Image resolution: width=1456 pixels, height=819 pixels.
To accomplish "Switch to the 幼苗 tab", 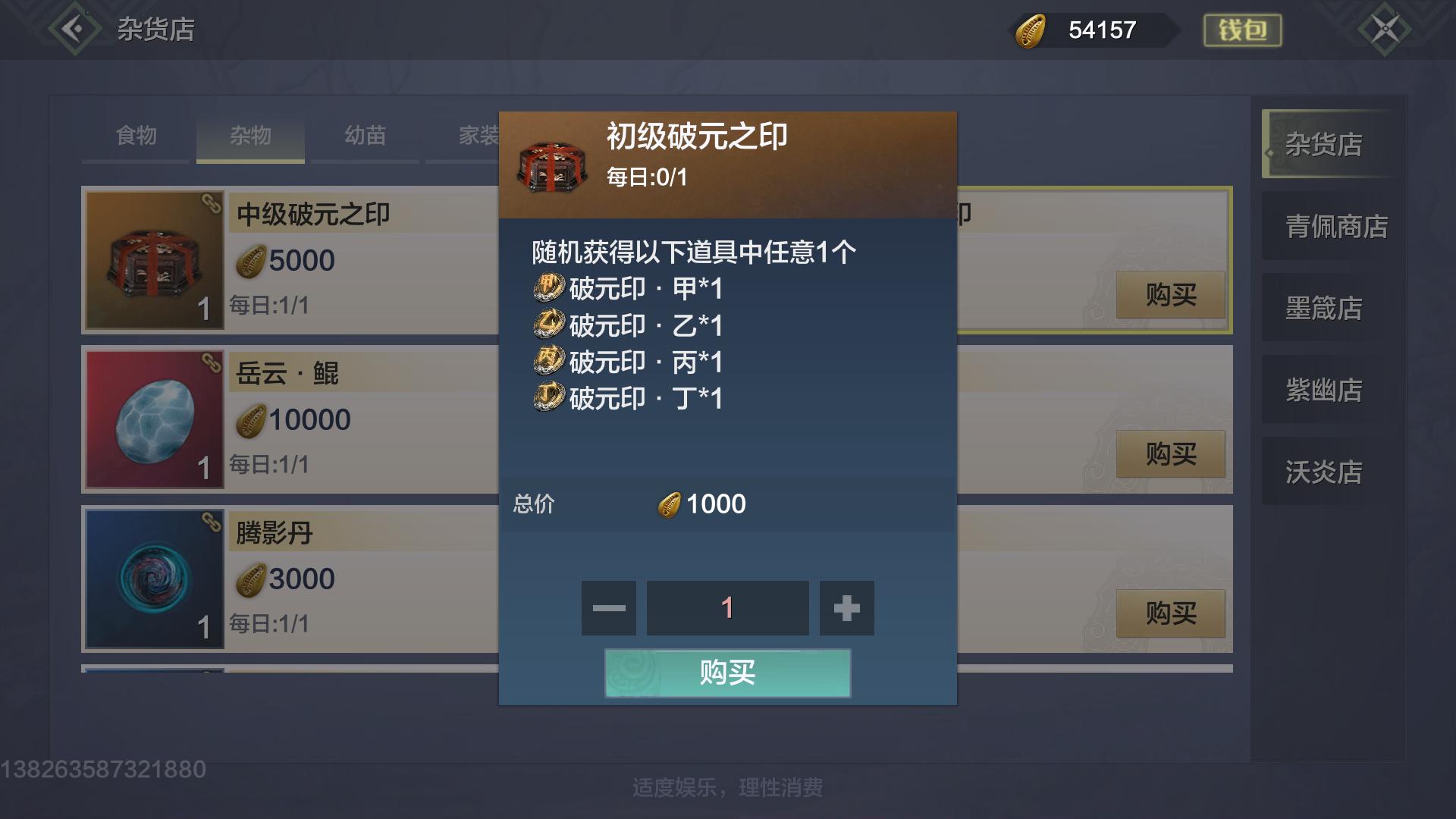I will pos(364,136).
